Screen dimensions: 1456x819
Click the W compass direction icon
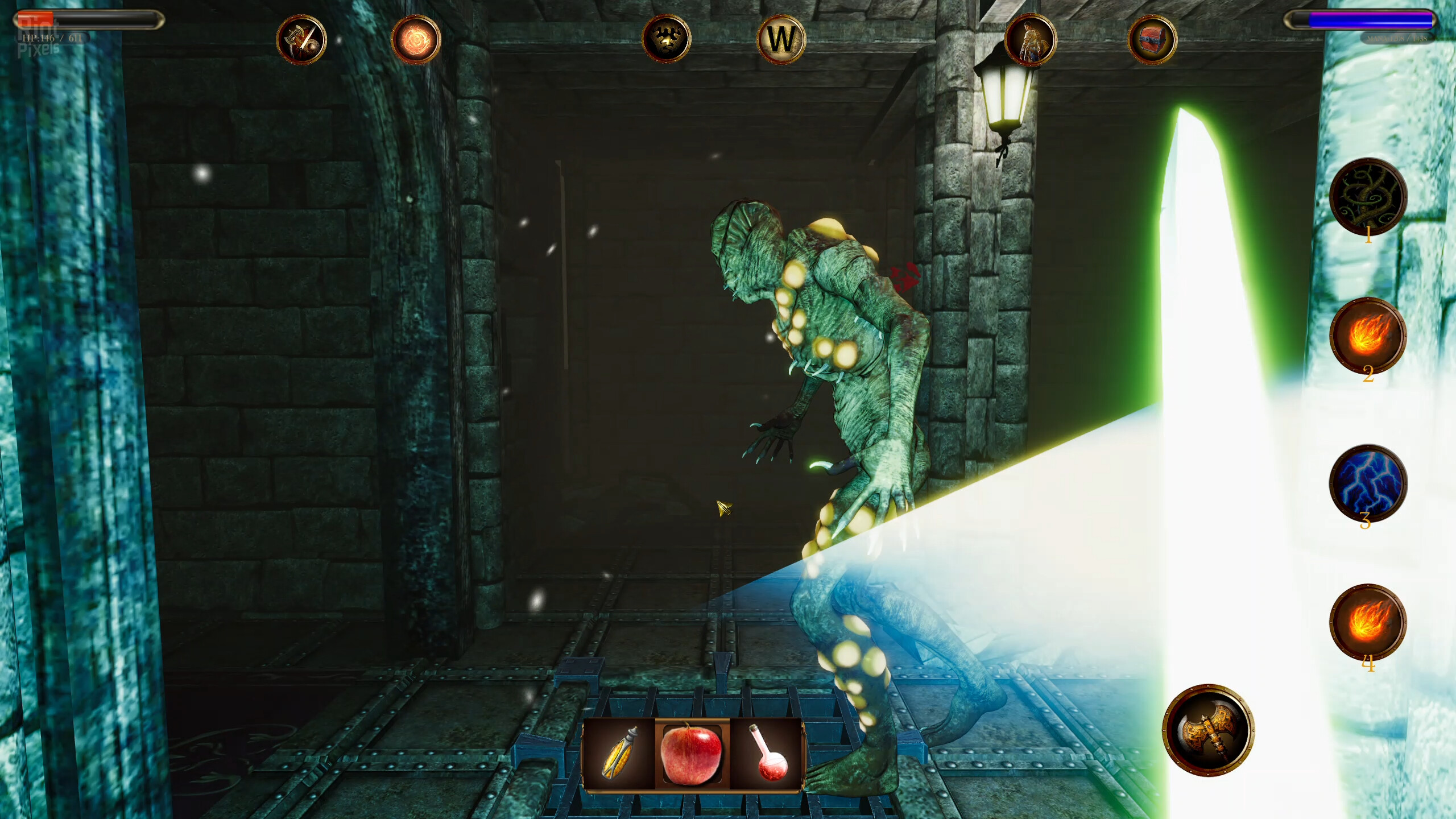[x=781, y=39]
